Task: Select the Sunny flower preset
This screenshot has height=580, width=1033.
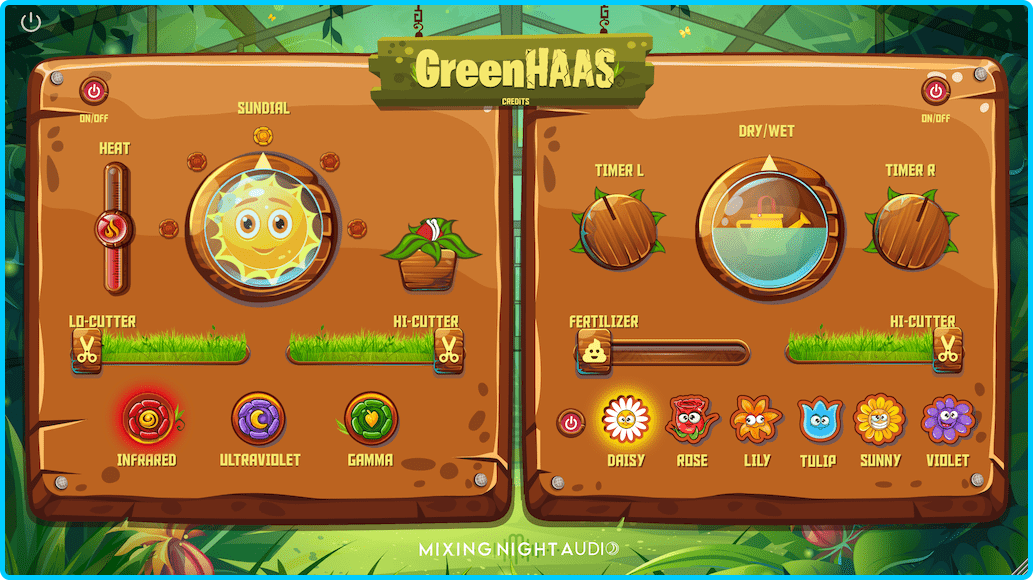Action: [880, 419]
